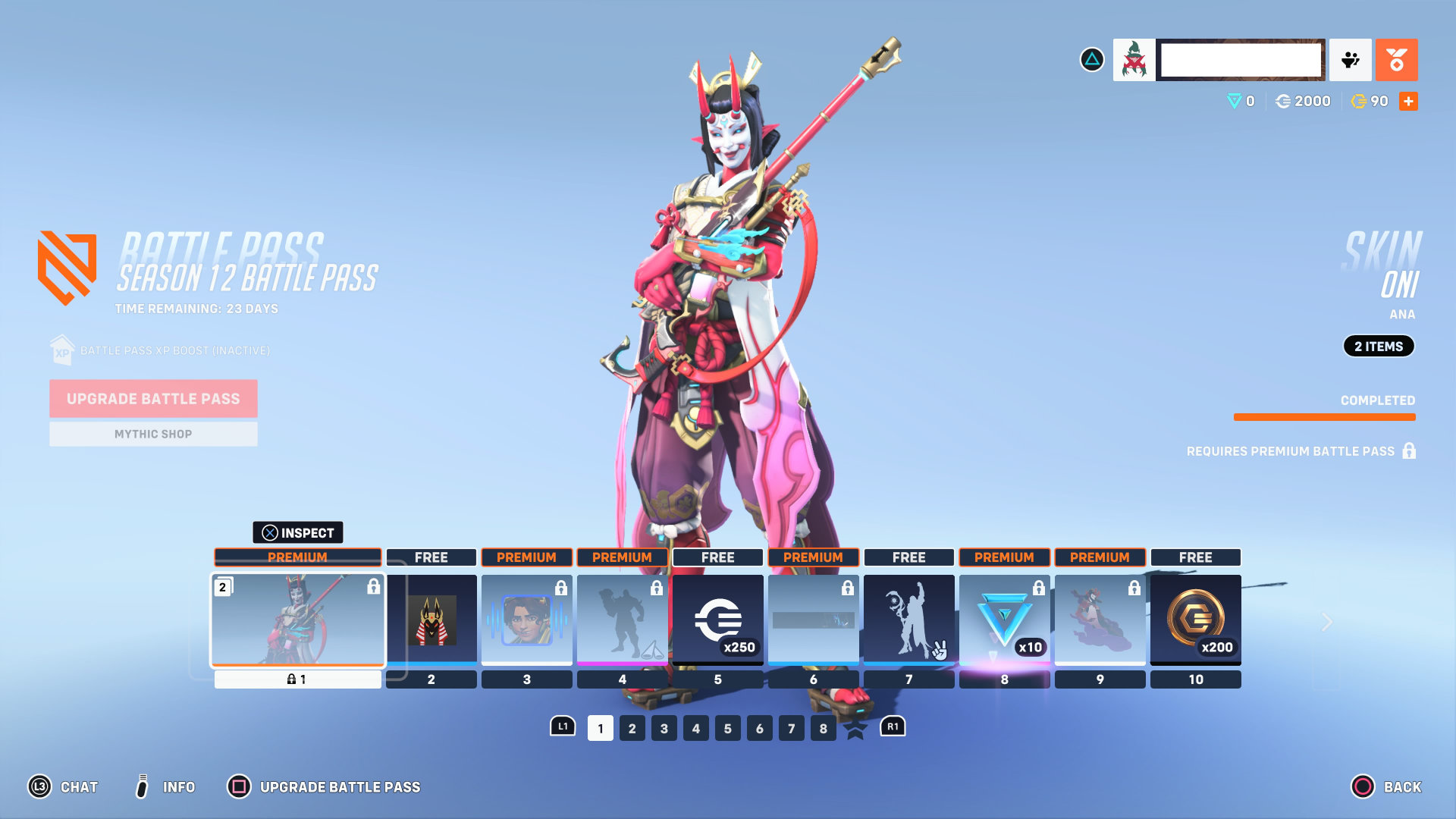Image resolution: width=1456 pixels, height=819 pixels.
Task: Select the tier 1 Oni Ana skin reward
Action: [297, 620]
